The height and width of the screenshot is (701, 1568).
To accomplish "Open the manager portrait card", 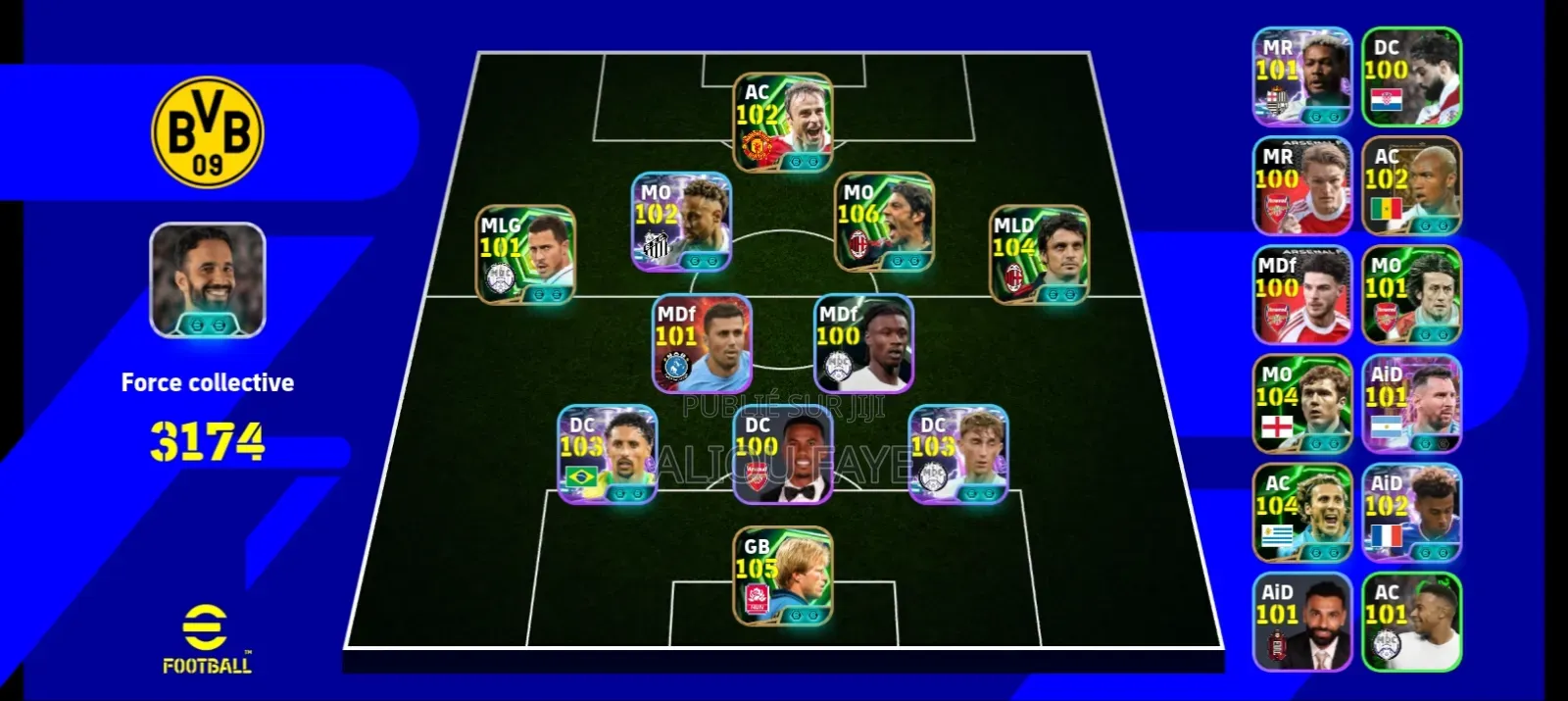I will click(x=208, y=280).
